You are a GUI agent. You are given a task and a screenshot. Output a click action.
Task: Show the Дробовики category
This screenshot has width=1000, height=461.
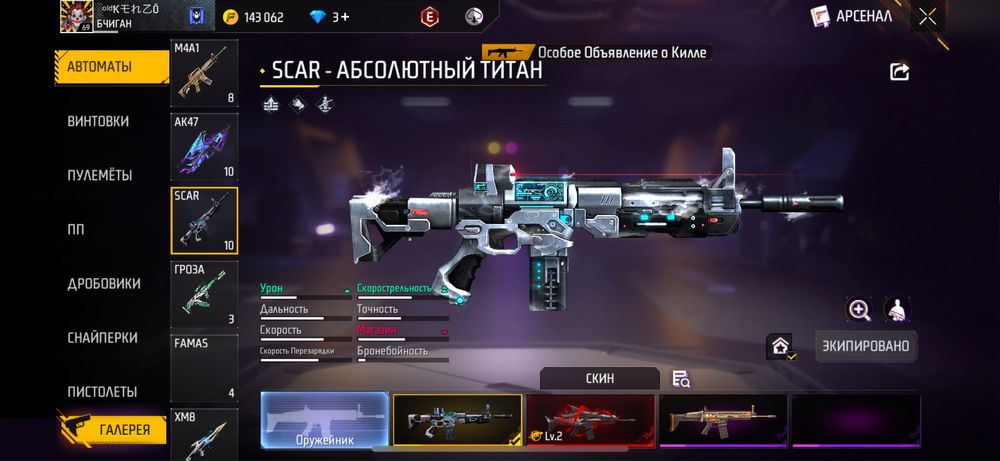click(x=103, y=283)
